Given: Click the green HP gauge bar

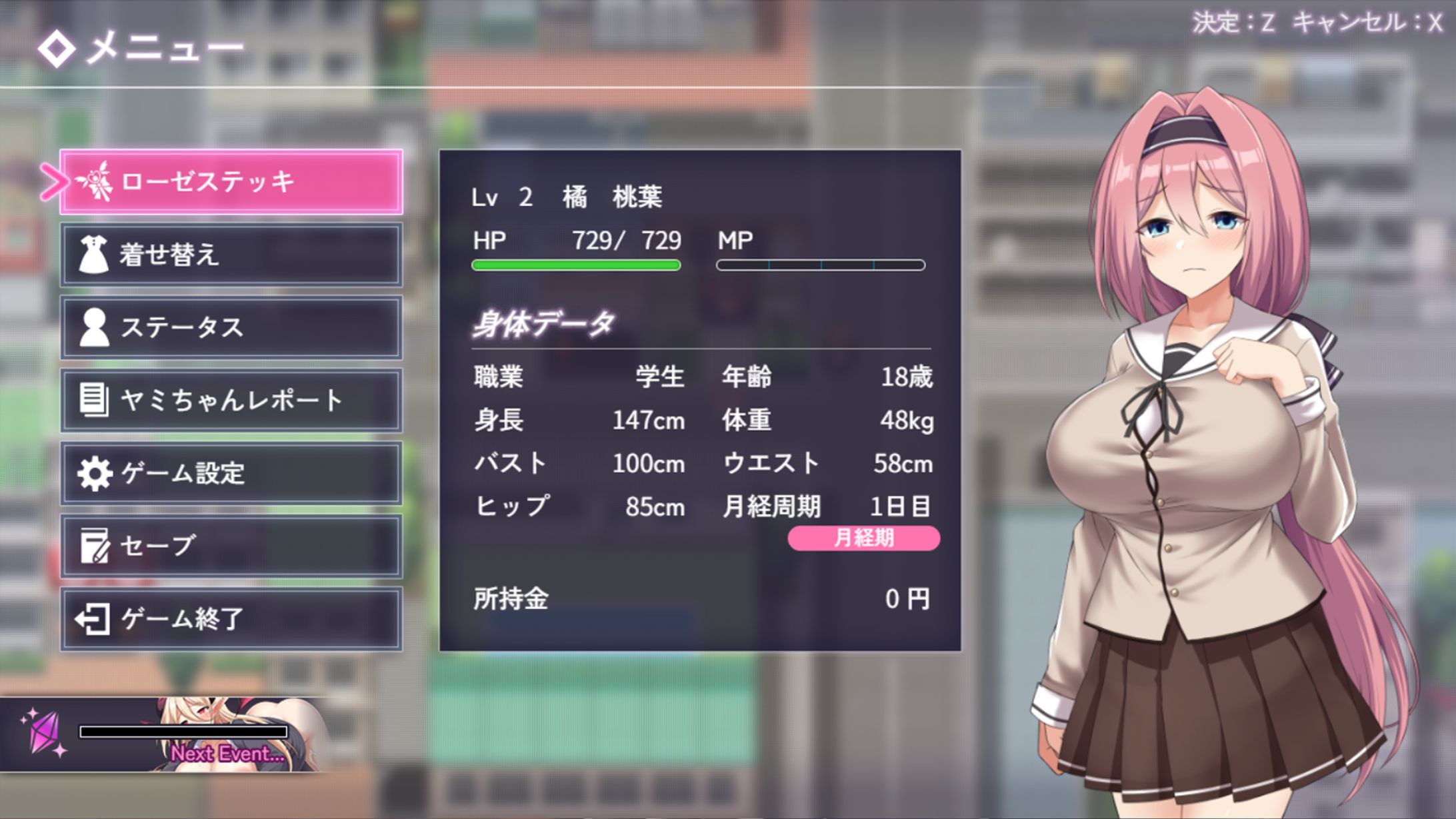Looking at the screenshot, I should (575, 265).
